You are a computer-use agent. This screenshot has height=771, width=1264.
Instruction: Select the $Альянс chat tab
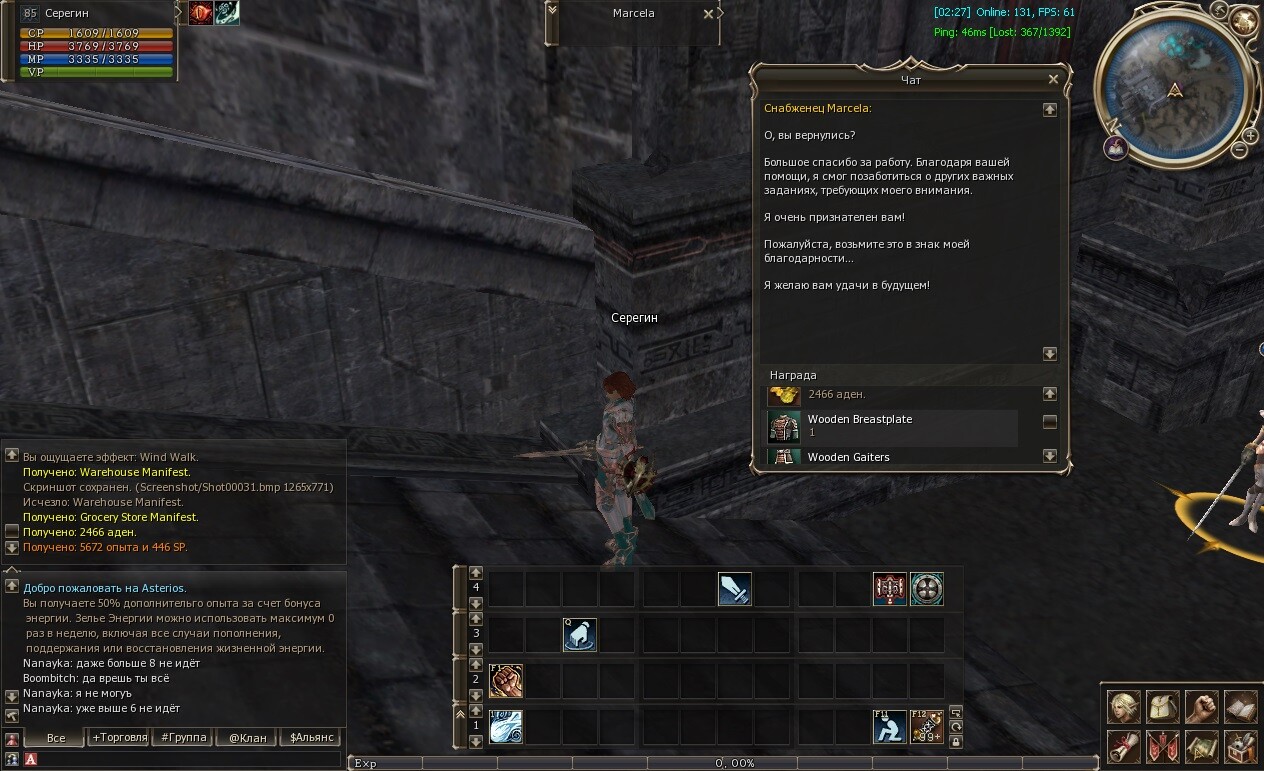[309, 738]
